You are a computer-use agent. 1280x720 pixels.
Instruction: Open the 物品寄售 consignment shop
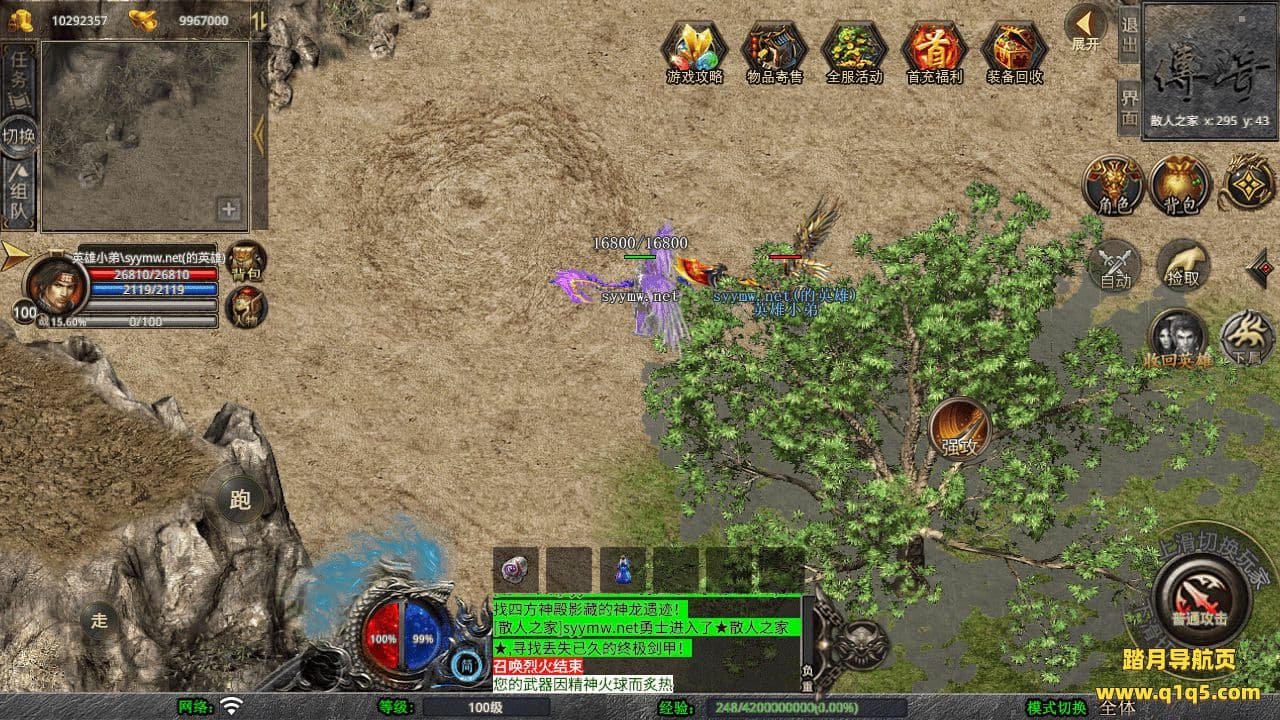tap(774, 50)
